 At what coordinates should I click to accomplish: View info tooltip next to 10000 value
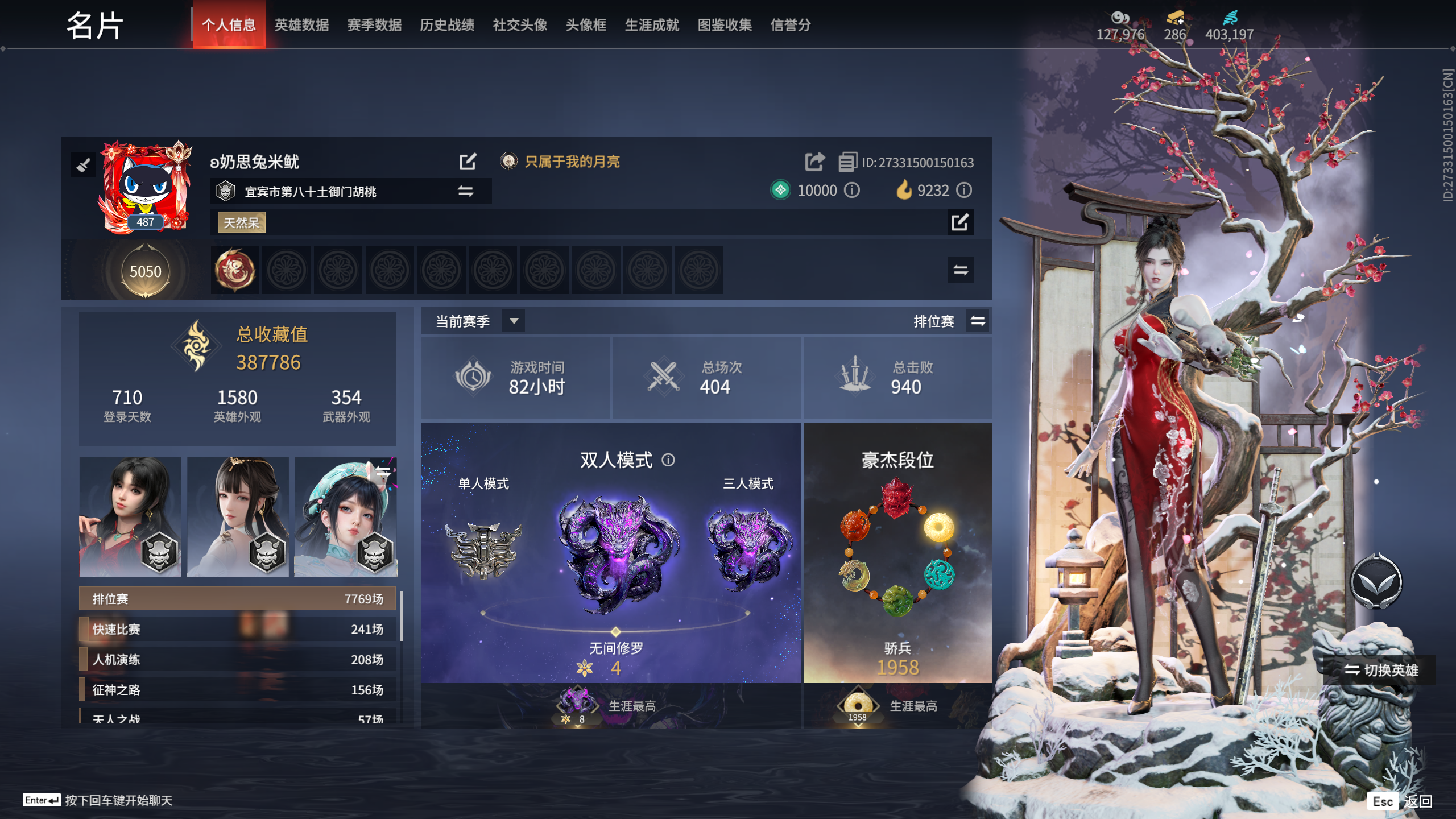pyautogui.click(x=851, y=191)
